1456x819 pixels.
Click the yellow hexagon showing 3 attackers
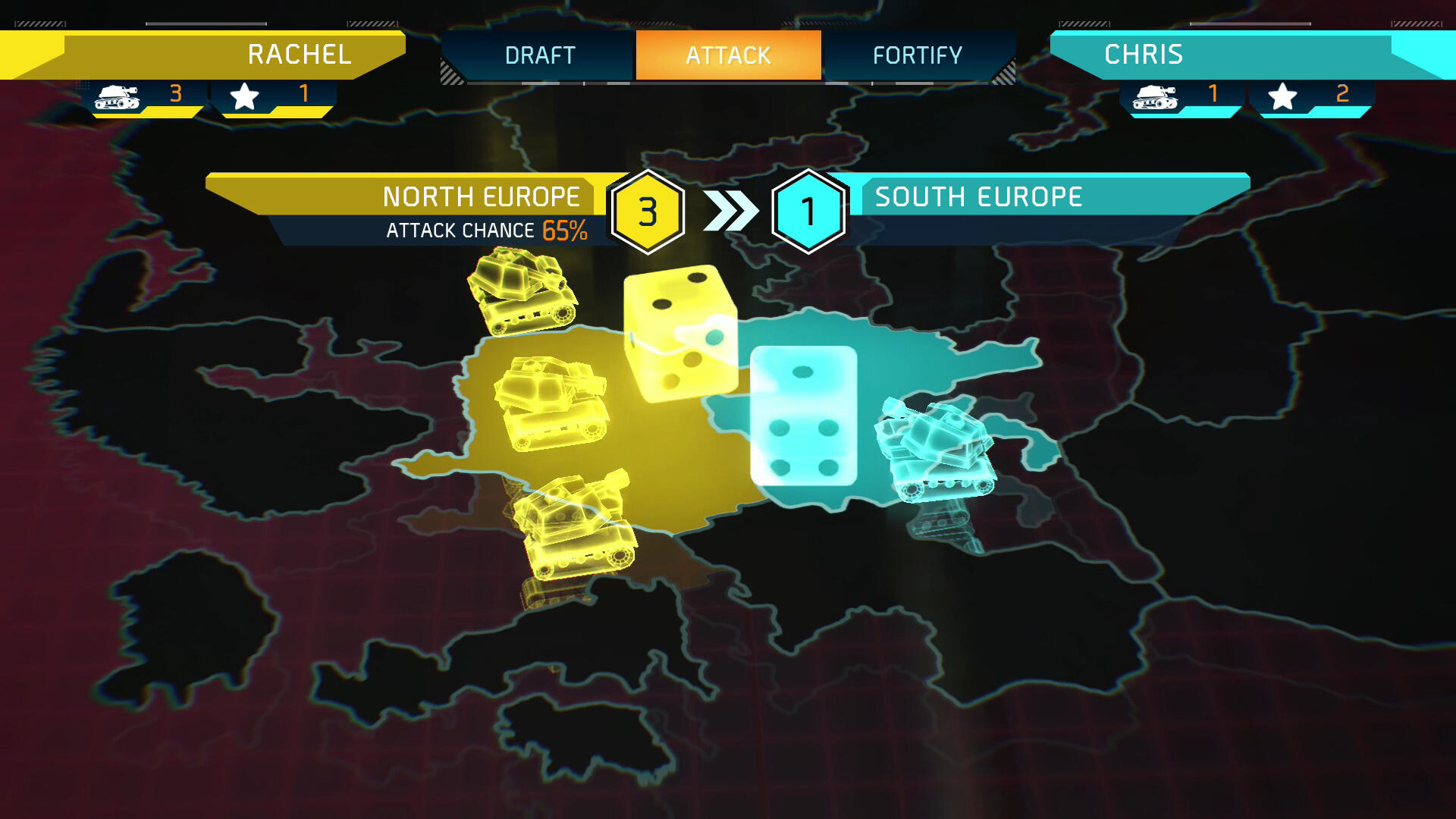648,211
